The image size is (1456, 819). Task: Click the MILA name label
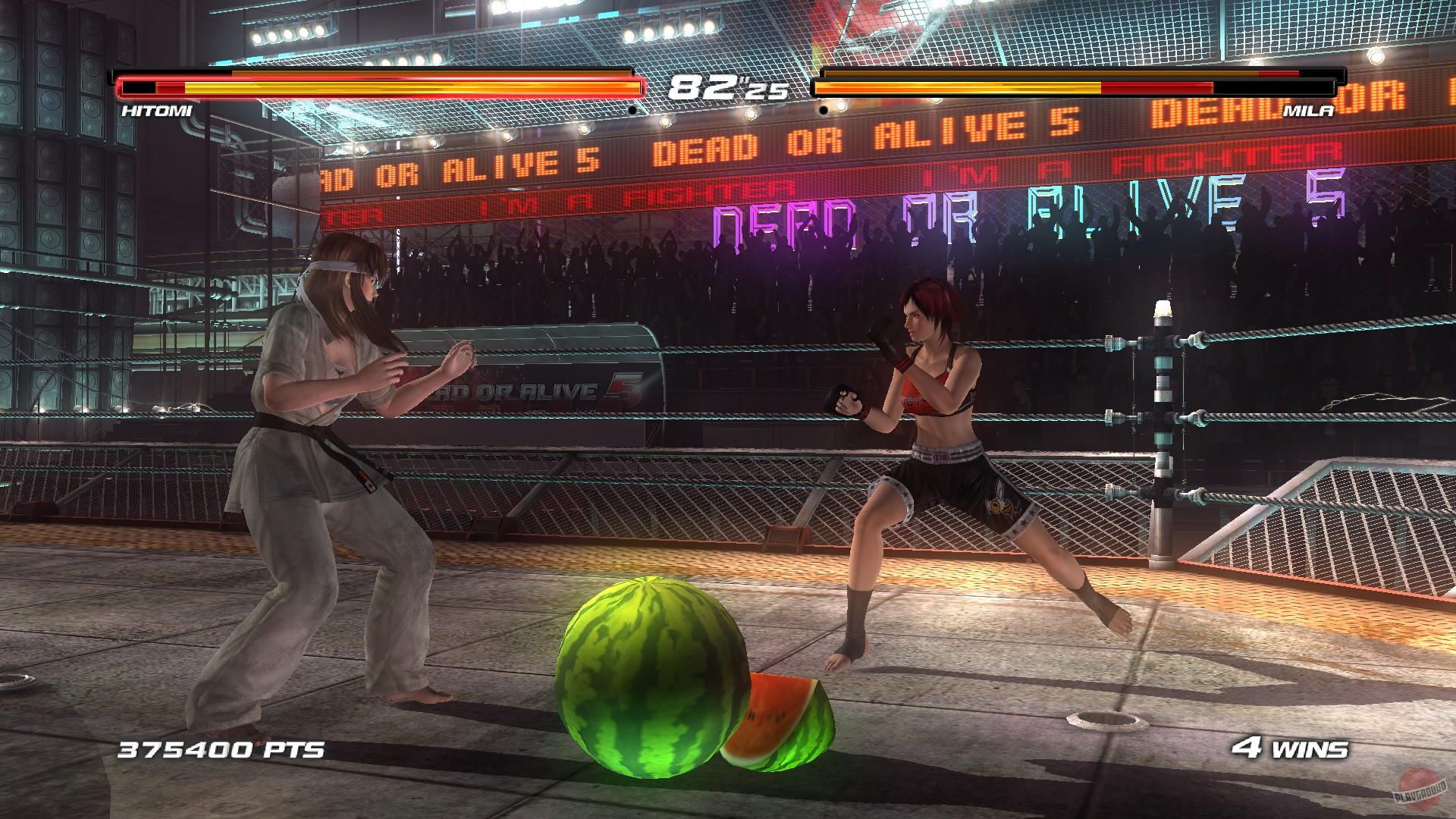(1308, 111)
